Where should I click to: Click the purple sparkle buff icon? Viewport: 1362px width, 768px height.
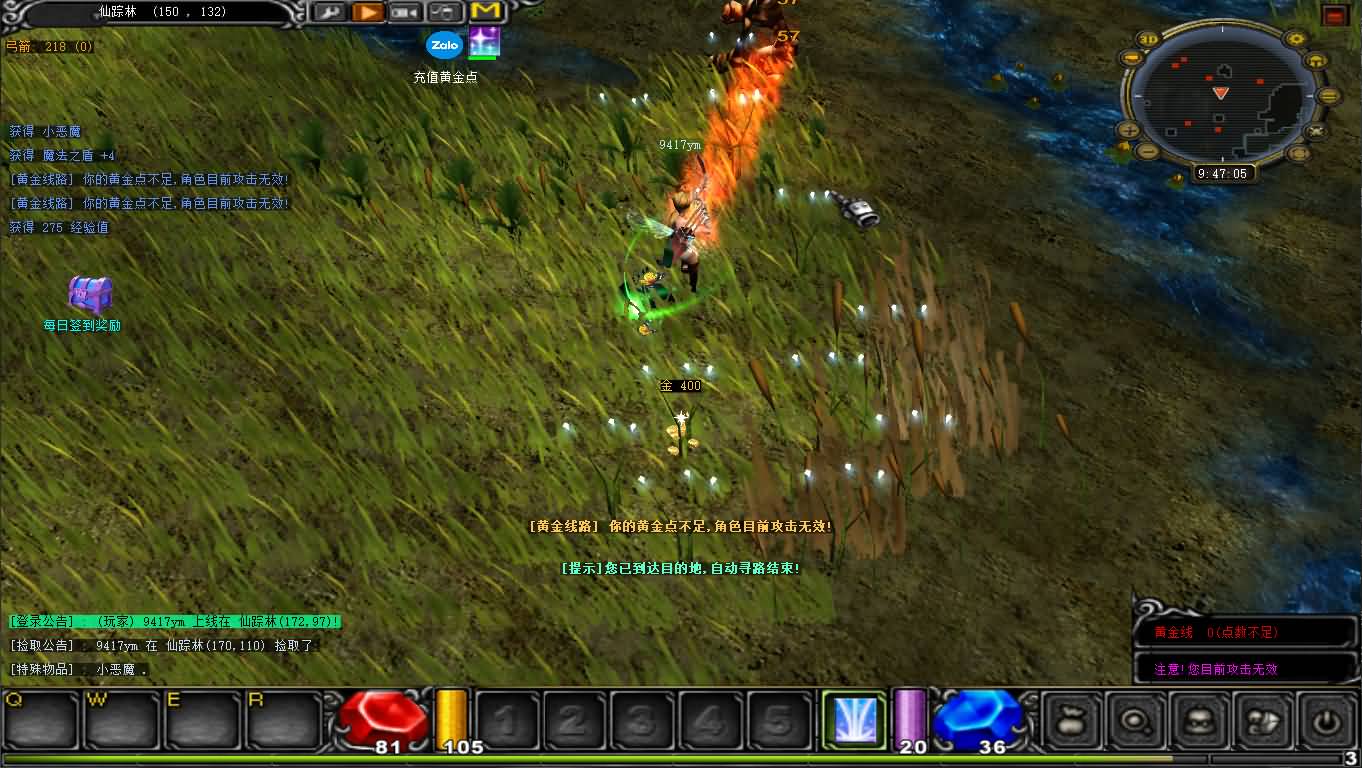coord(484,43)
